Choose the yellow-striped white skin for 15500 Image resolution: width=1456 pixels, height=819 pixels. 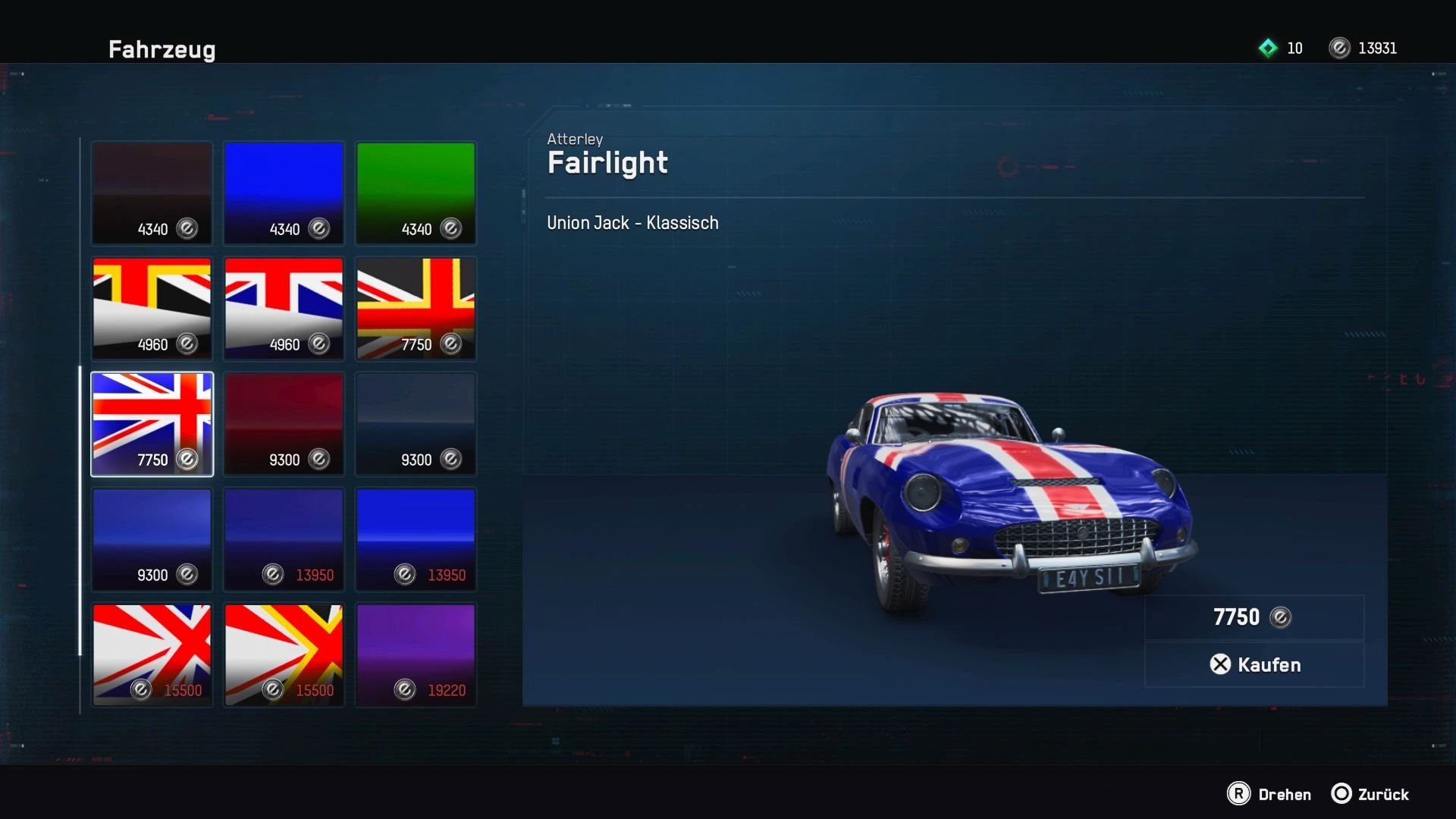point(284,654)
